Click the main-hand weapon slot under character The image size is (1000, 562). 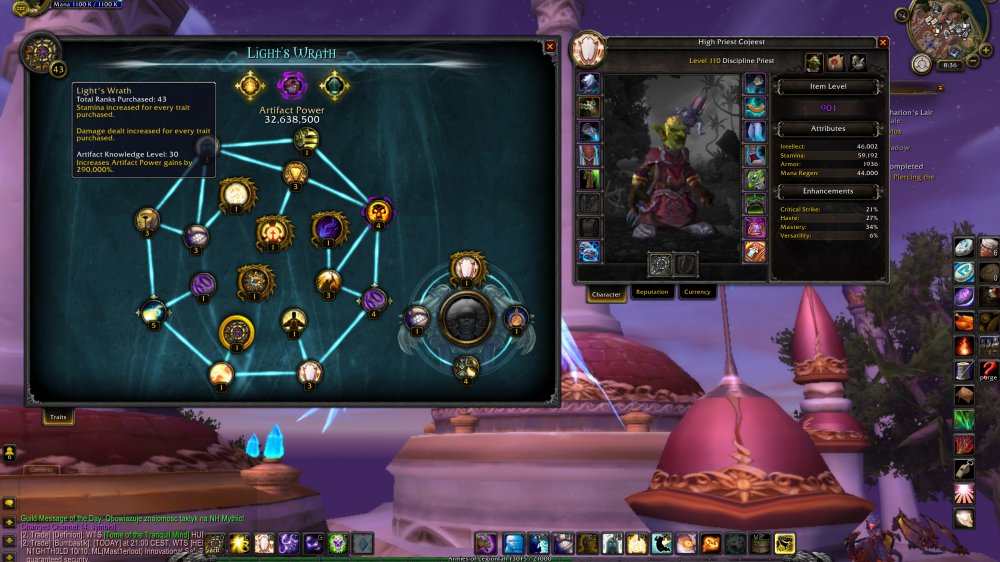659,264
